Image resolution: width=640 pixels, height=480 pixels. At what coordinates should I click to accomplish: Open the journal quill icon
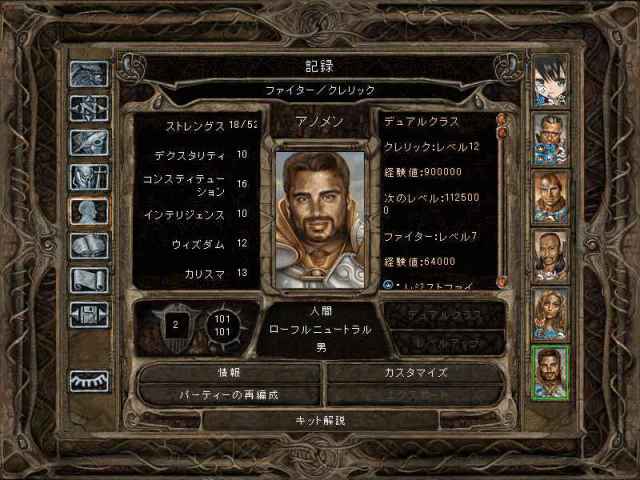click(x=88, y=142)
